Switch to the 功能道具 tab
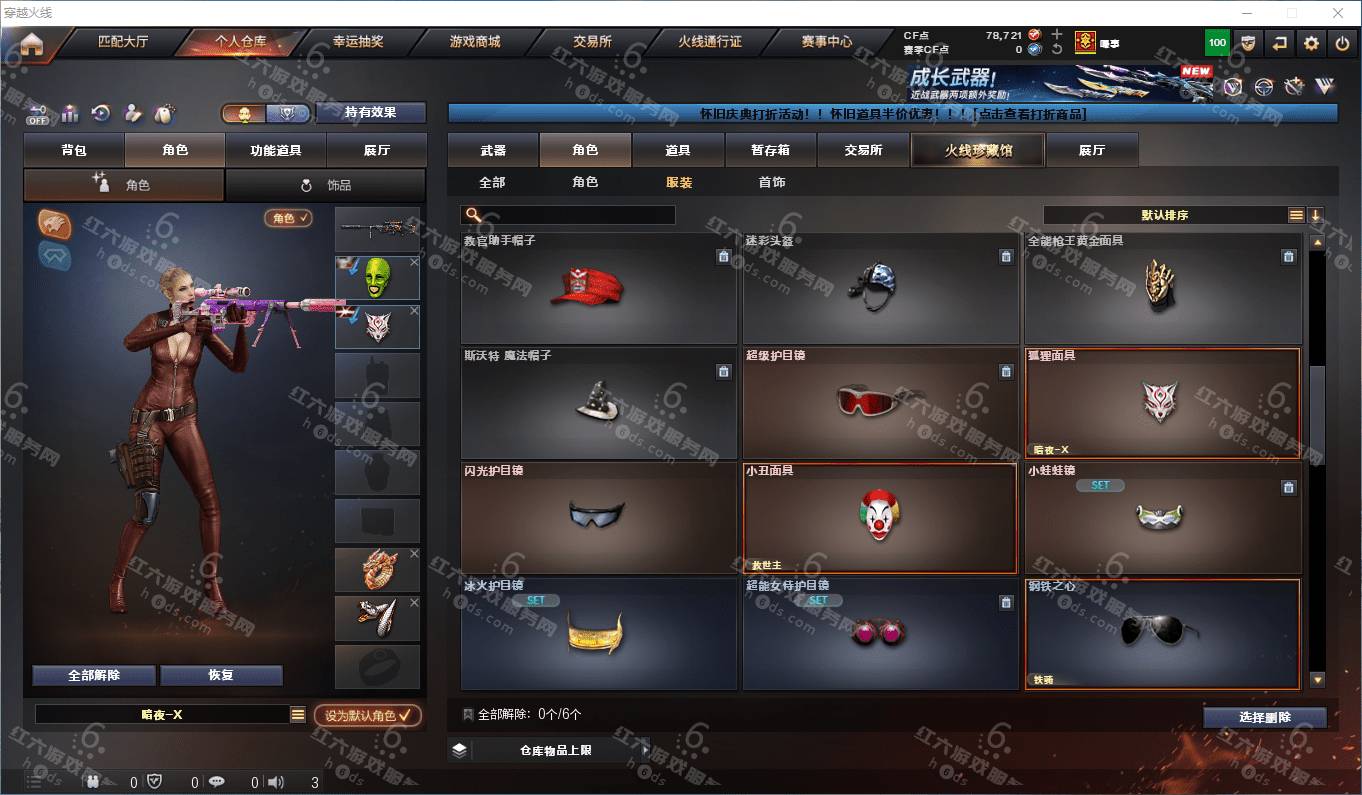Viewport: 1362px width, 795px height. 275,150
